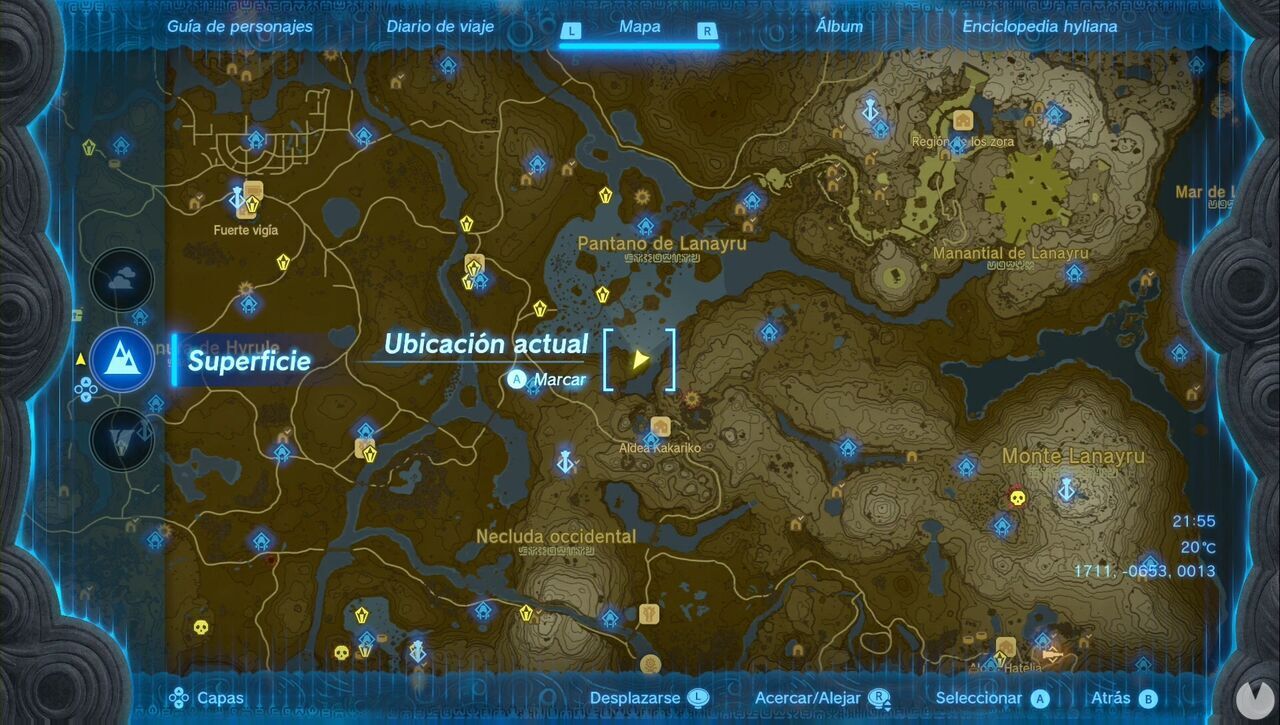This screenshot has height=725, width=1280.
Task: Click the chasm icon on Monte Lanayru
Action: click(x=1066, y=490)
